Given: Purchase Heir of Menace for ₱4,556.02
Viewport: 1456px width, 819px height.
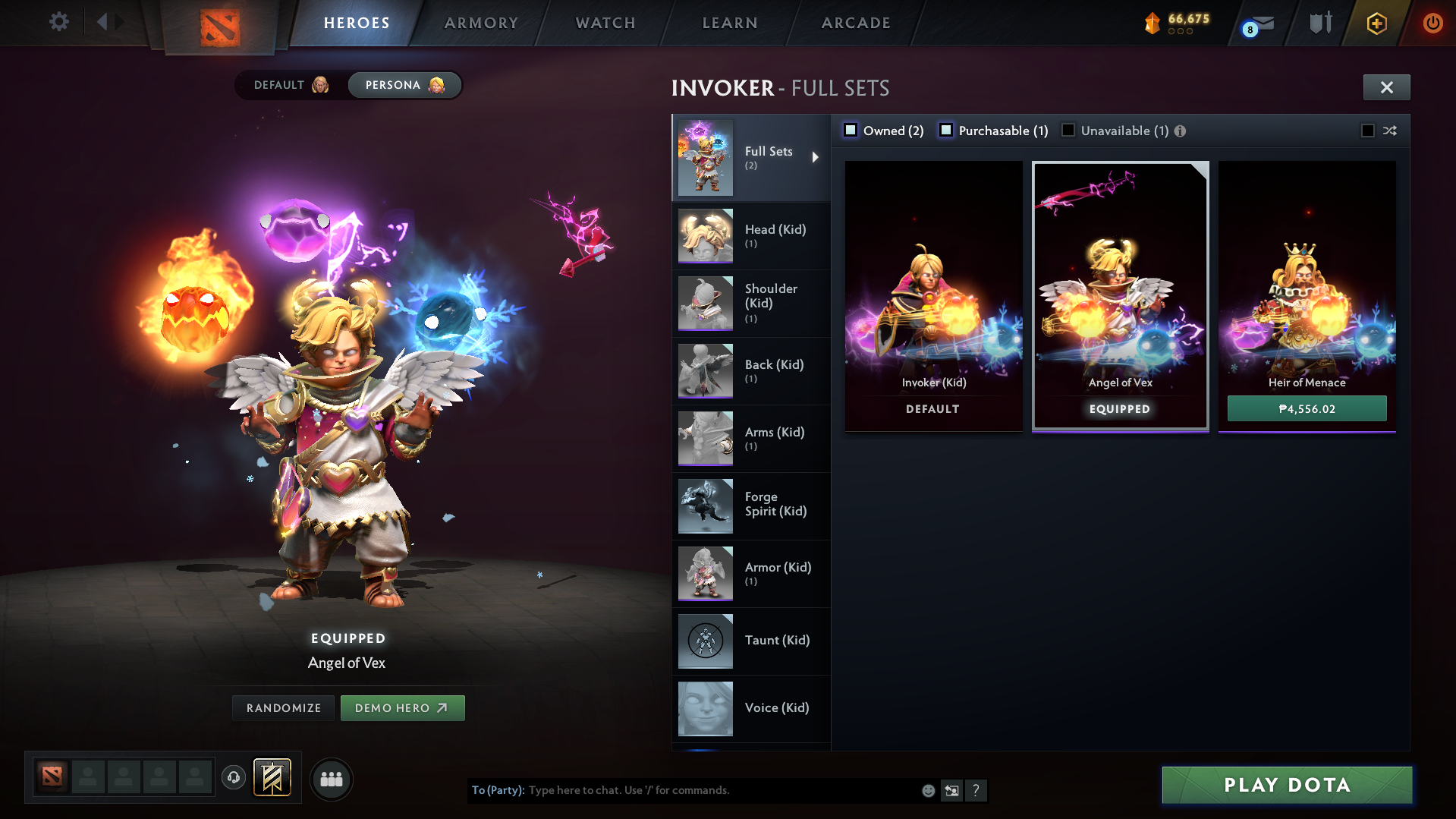Looking at the screenshot, I should (x=1306, y=408).
